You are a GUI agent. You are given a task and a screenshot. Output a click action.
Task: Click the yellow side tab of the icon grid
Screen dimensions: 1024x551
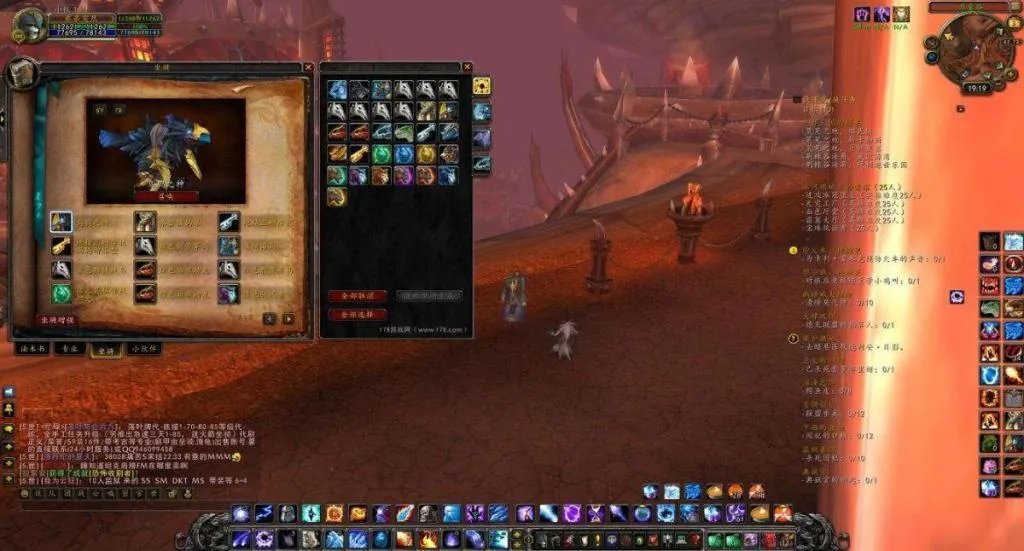481,86
